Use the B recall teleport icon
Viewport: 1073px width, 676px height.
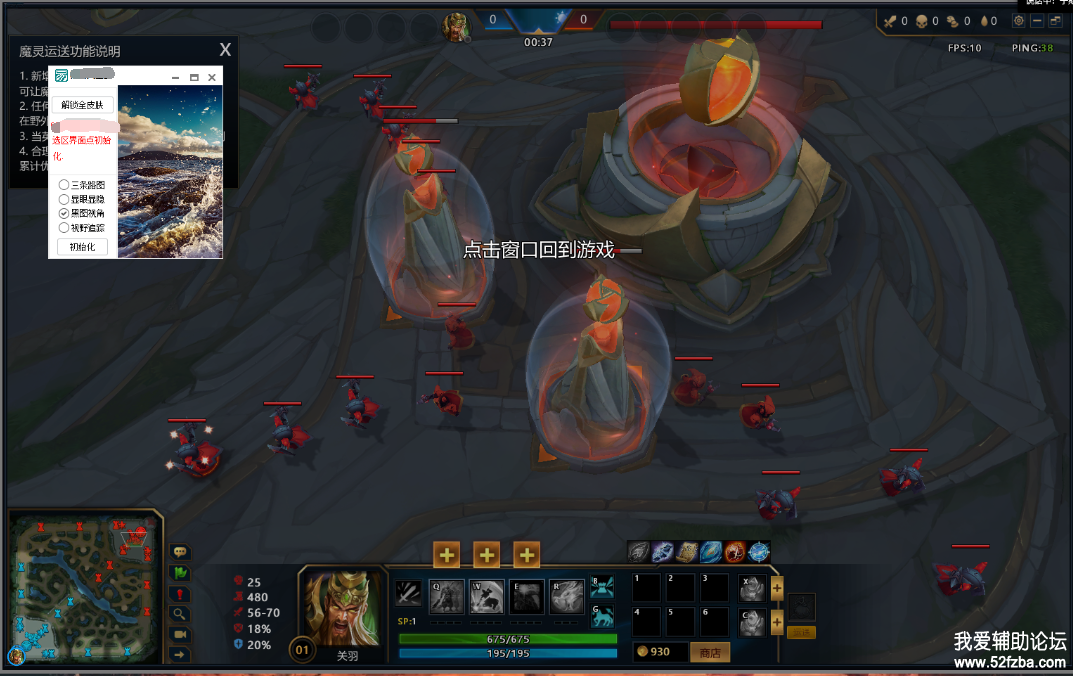tap(601, 587)
